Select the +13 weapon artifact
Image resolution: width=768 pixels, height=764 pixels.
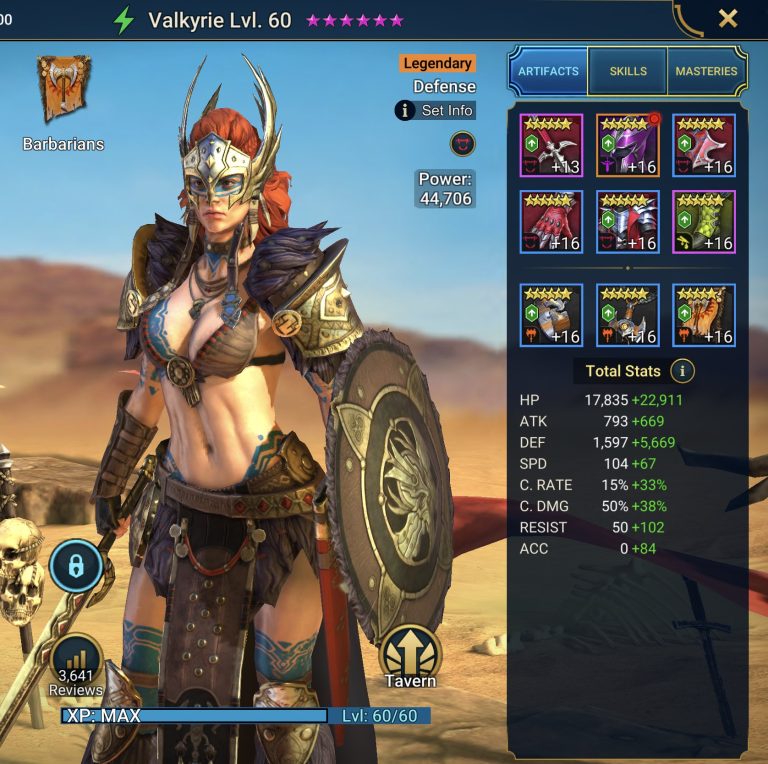point(551,145)
